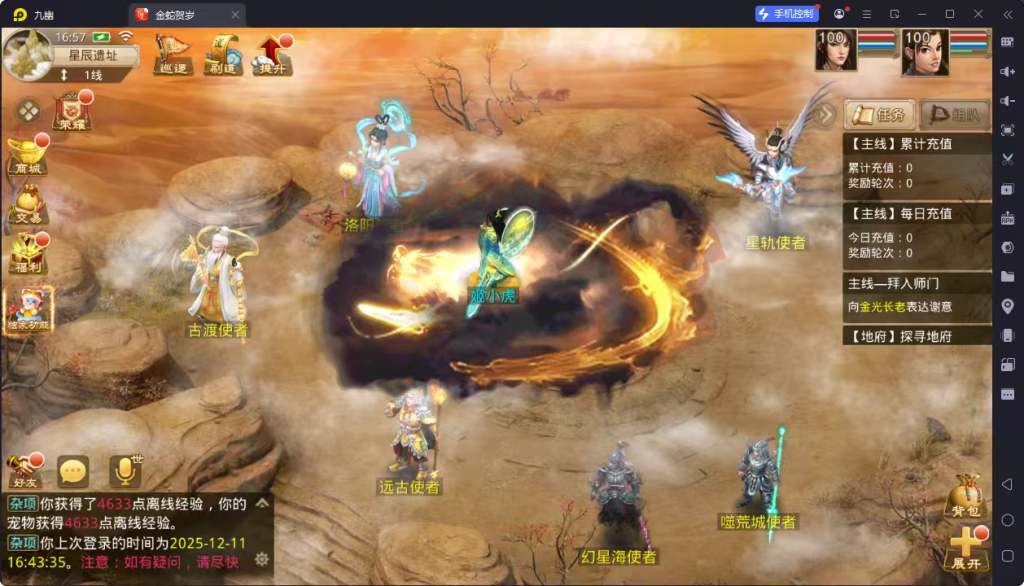Open the 巡逻 patrol flag icon
This screenshot has height=586, width=1024.
pyautogui.click(x=174, y=54)
